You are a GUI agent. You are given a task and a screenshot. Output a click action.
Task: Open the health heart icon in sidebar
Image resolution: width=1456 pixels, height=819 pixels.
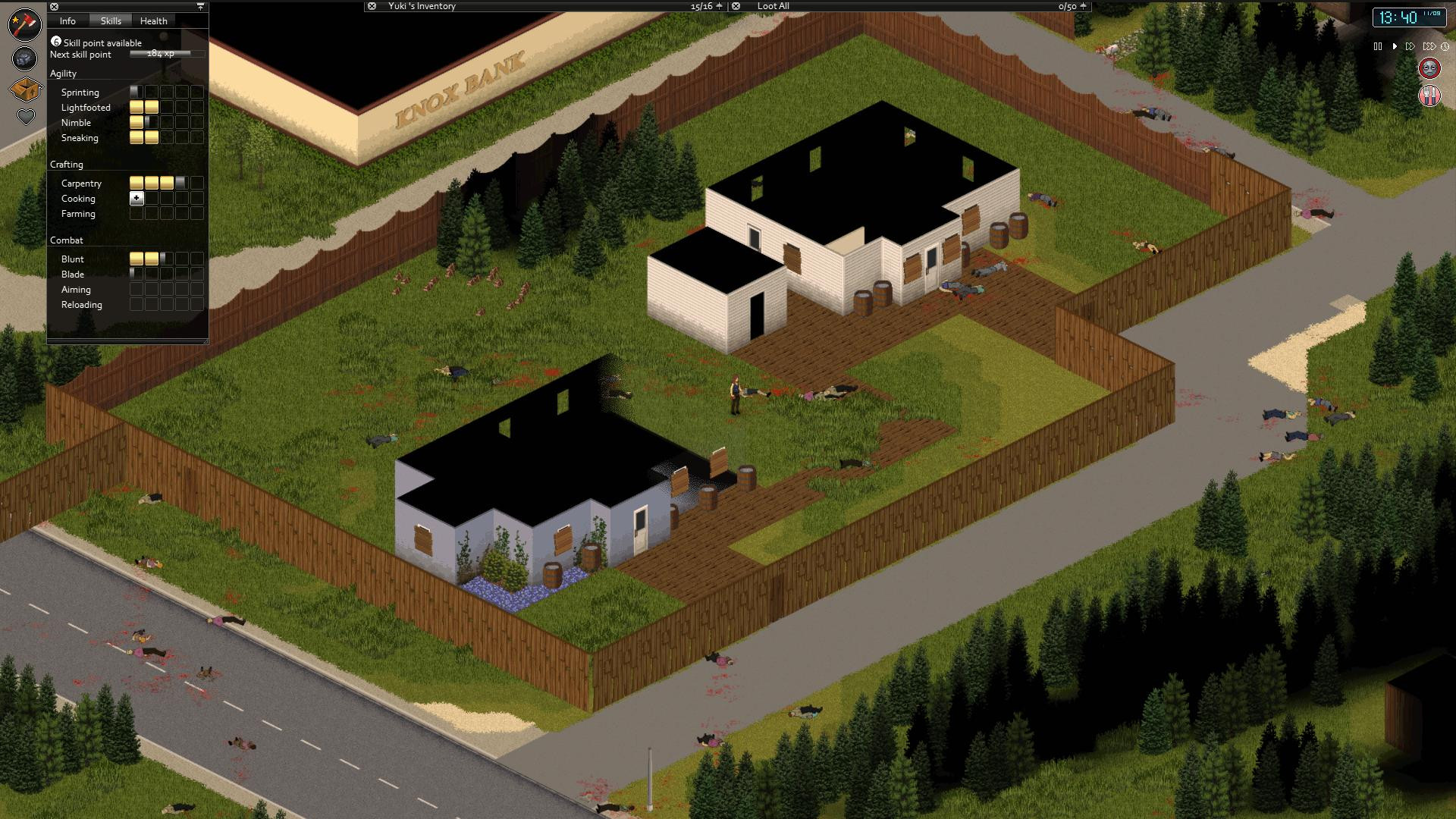26,117
